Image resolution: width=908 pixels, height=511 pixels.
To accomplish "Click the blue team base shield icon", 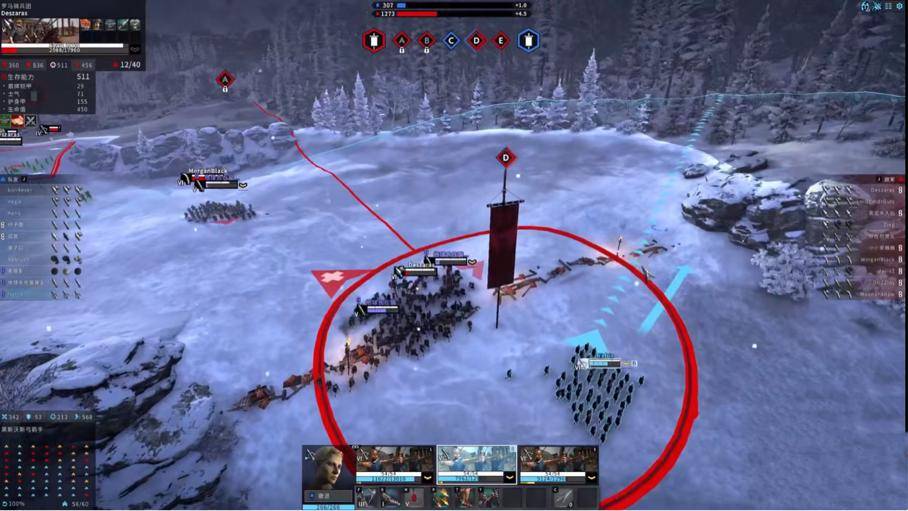I will [528, 41].
